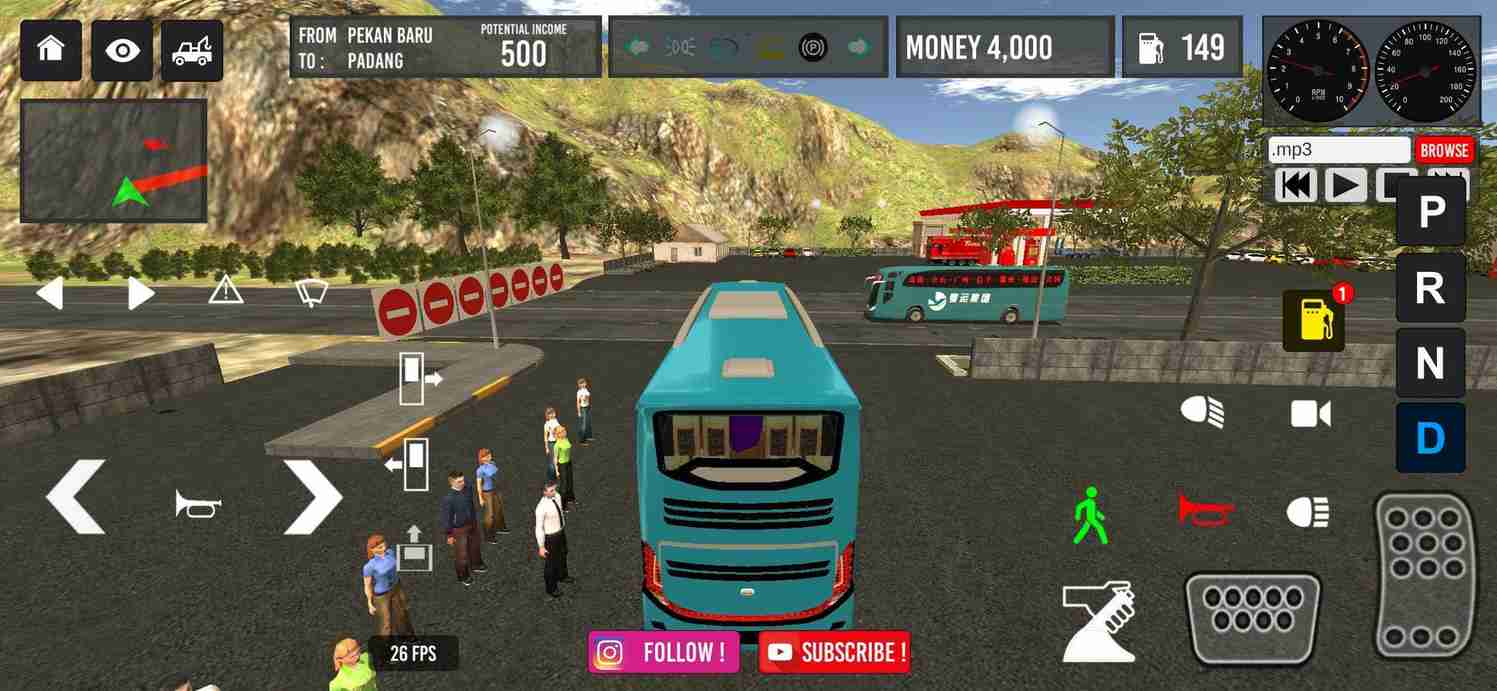Tap the green pedestrian passenger icon
The height and width of the screenshot is (691, 1497).
click(x=1090, y=515)
